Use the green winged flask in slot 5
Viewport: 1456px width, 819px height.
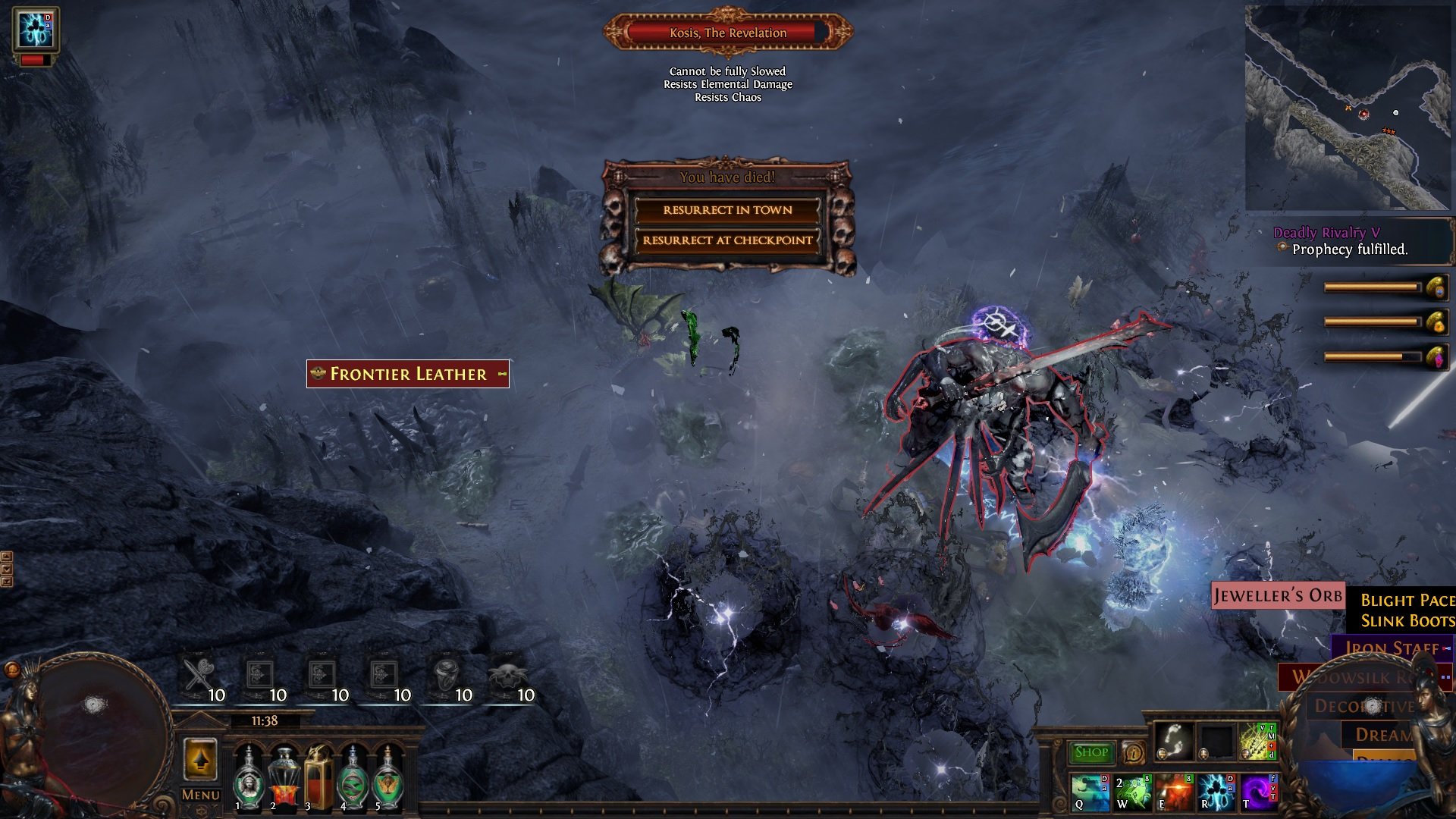click(388, 780)
